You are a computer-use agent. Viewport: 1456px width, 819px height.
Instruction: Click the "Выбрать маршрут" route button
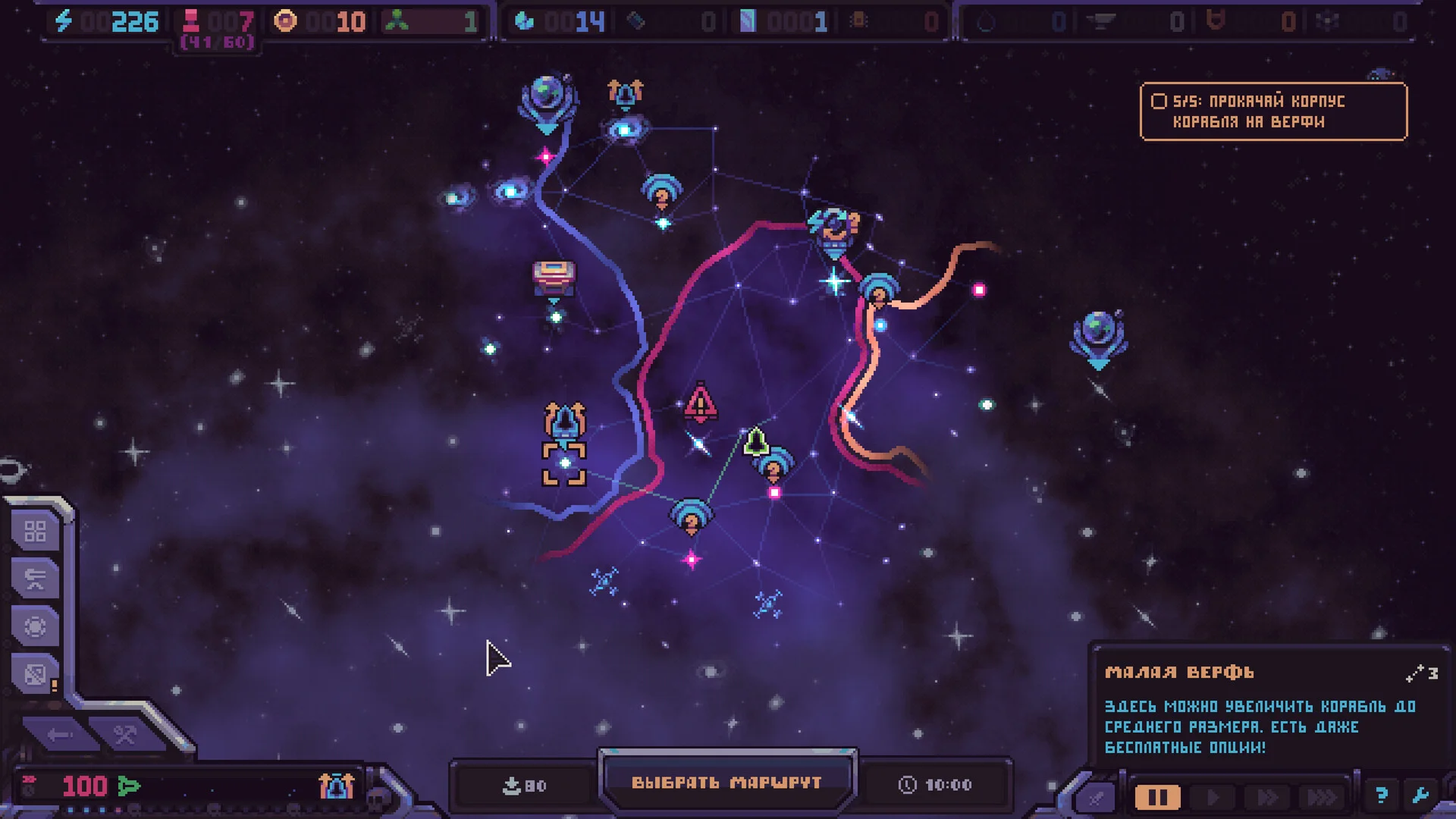(726, 783)
